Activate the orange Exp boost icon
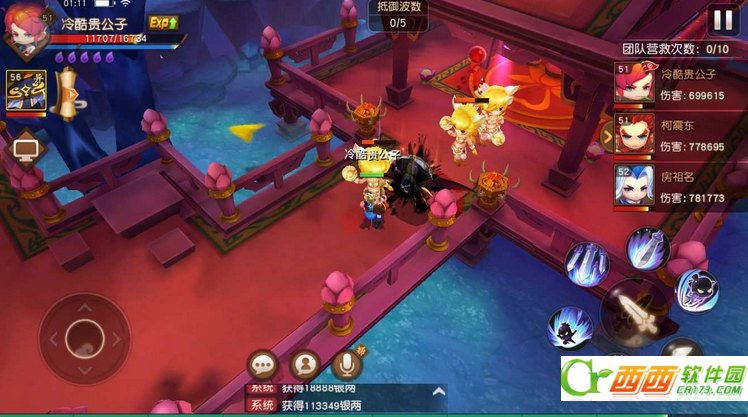This screenshot has width=748, height=417. coord(163,22)
